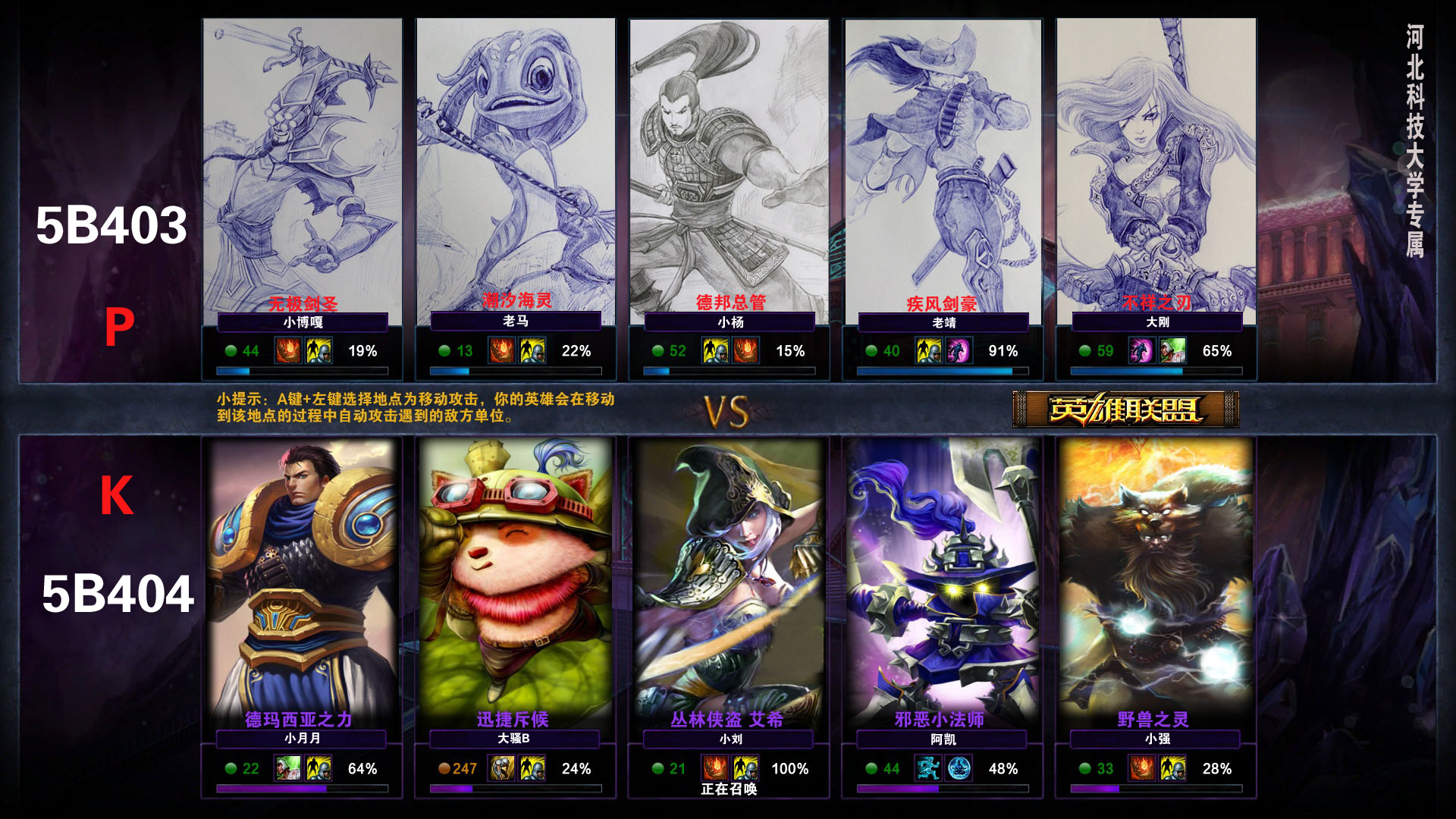Select the 邪恶小法师 card of 阿凯
Viewport: 1456px width, 819px height.
tap(943, 576)
